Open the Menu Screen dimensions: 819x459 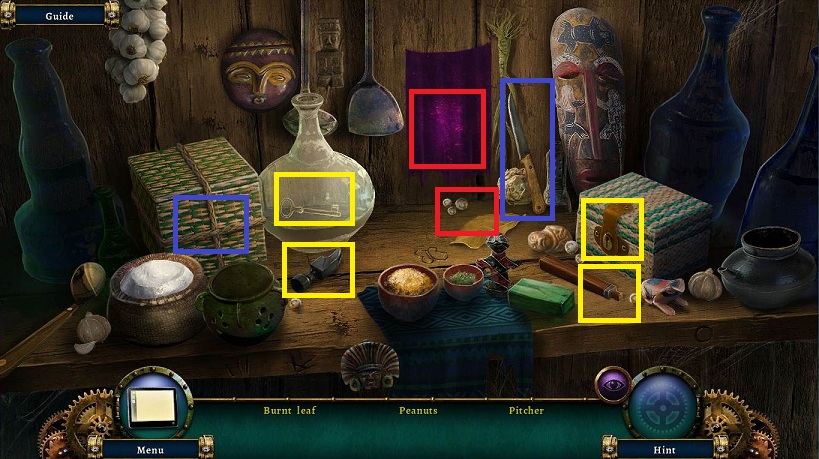[x=151, y=449]
